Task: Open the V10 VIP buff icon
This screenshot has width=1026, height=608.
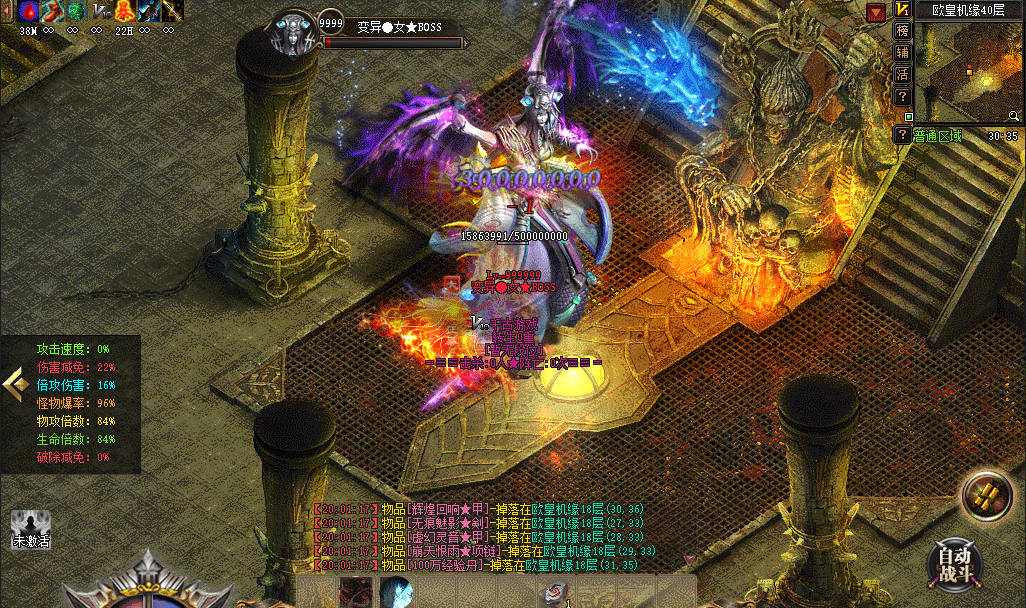Action: [x=101, y=12]
